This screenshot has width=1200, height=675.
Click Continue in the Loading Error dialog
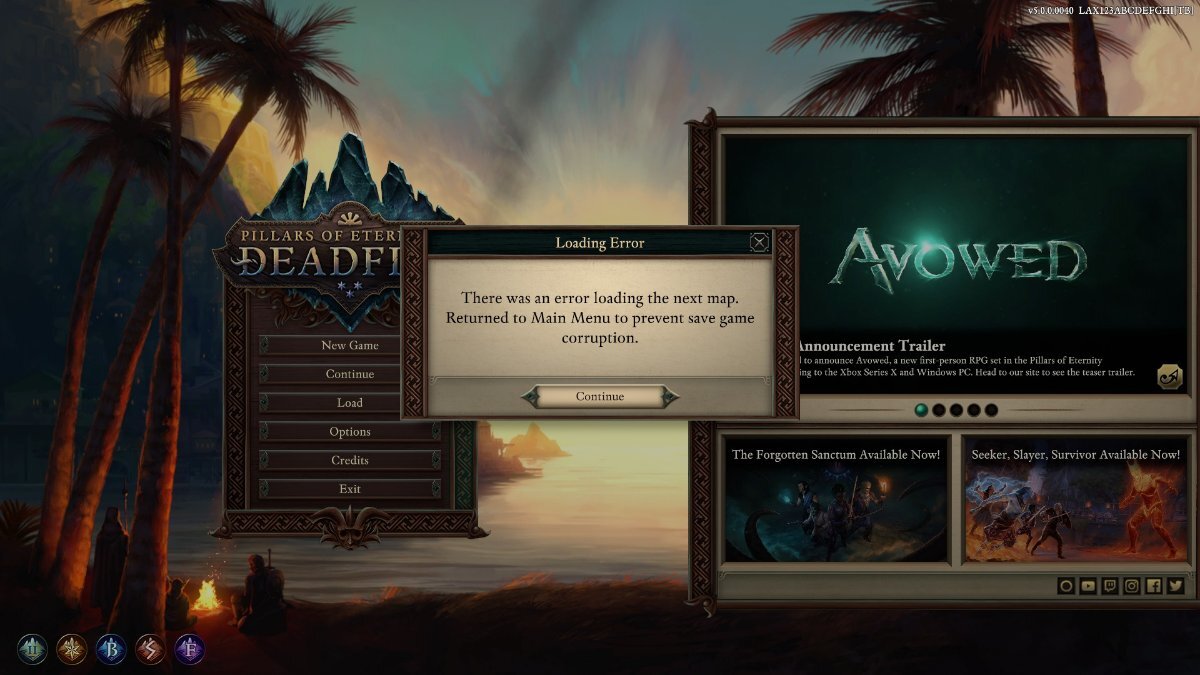pyautogui.click(x=600, y=397)
